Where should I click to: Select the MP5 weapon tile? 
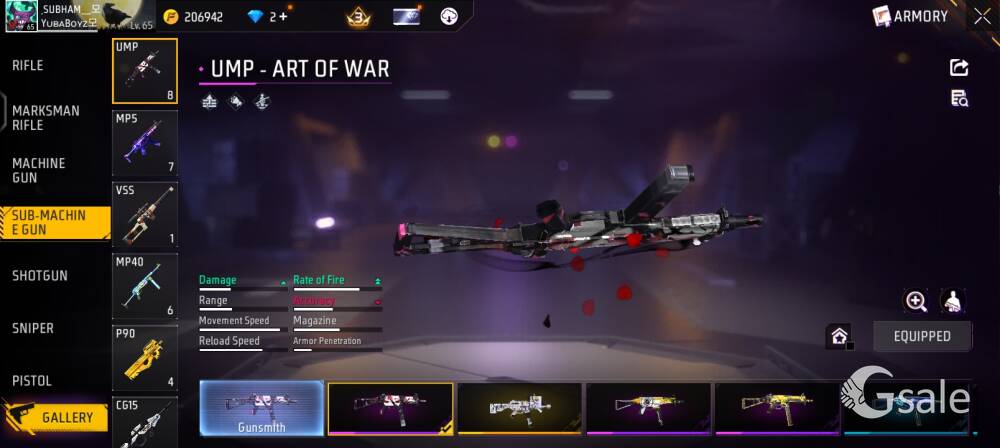[x=145, y=143]
